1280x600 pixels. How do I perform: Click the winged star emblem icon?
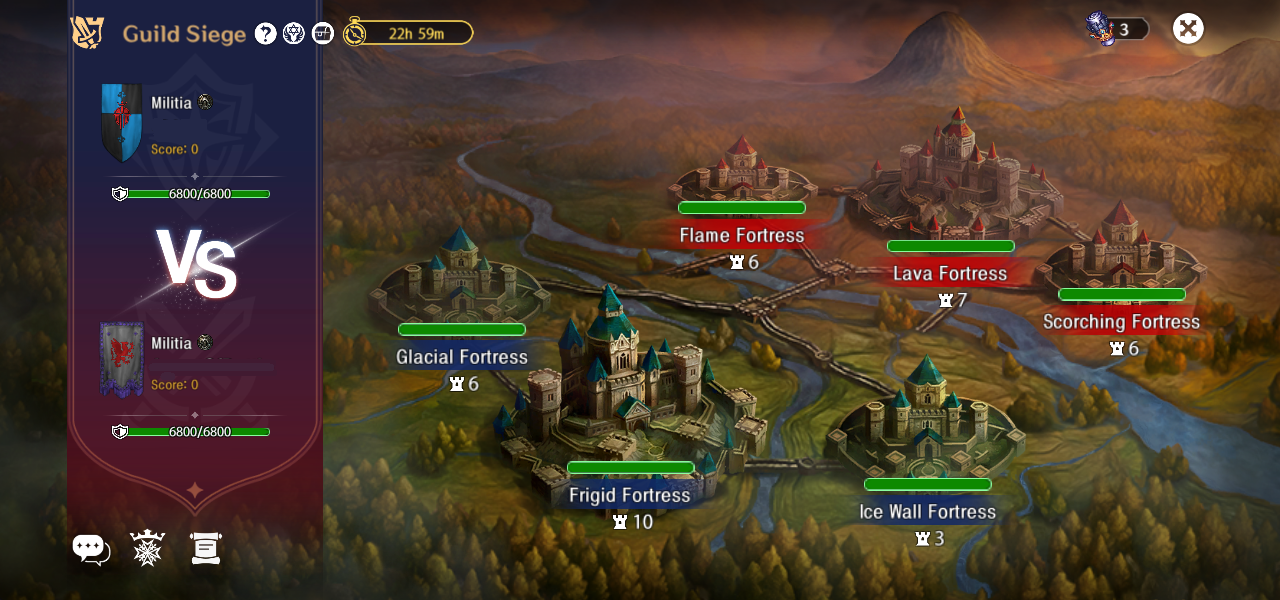click(294, 33)
